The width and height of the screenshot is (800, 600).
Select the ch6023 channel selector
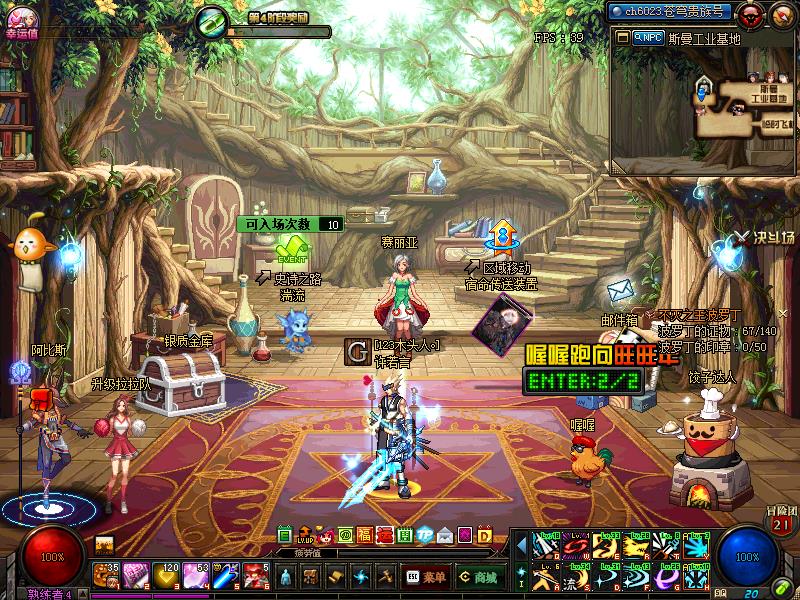point(671,12)
